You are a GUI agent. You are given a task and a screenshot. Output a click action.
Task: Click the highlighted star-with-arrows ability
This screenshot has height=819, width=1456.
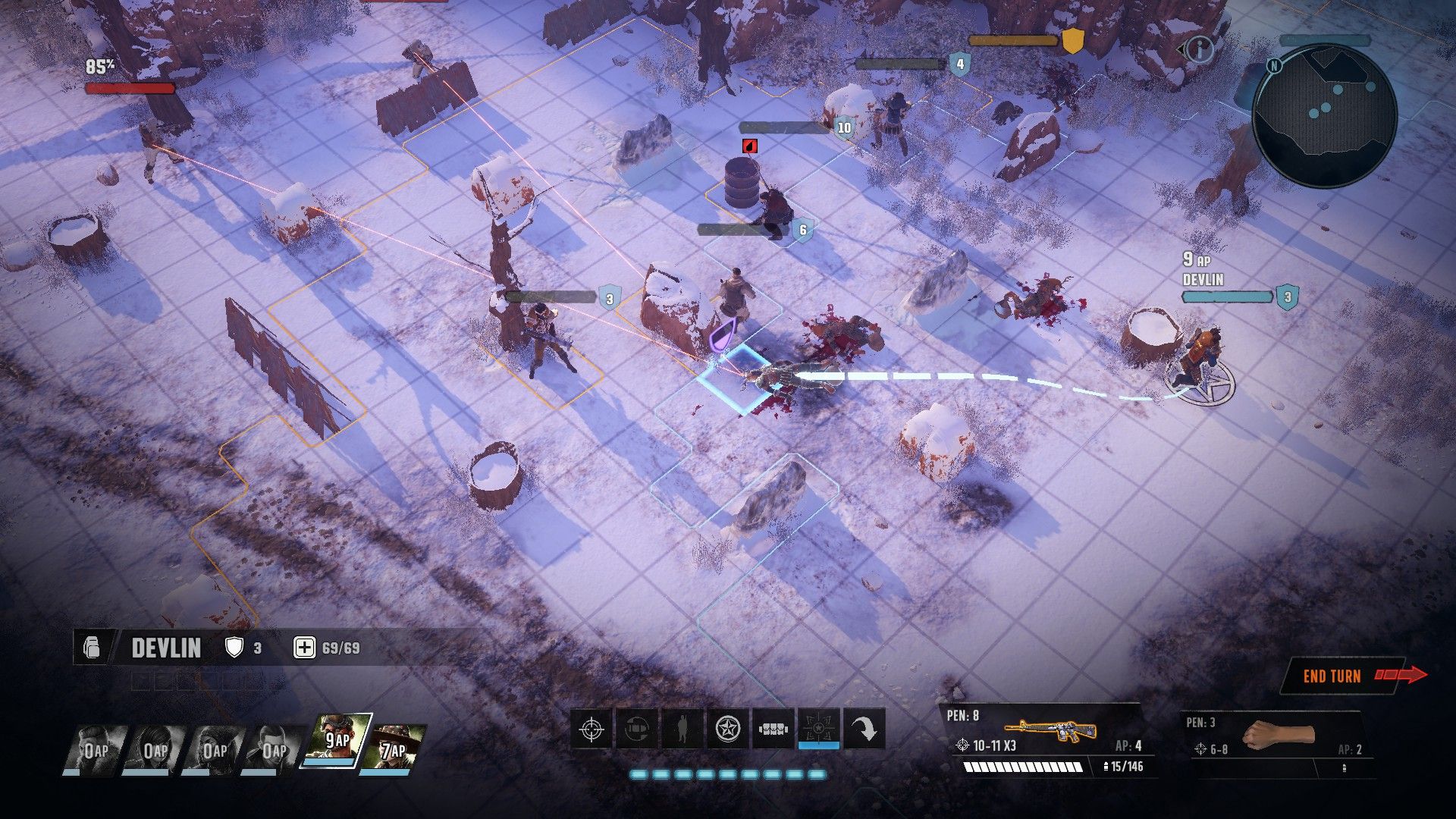pos(818,730)
